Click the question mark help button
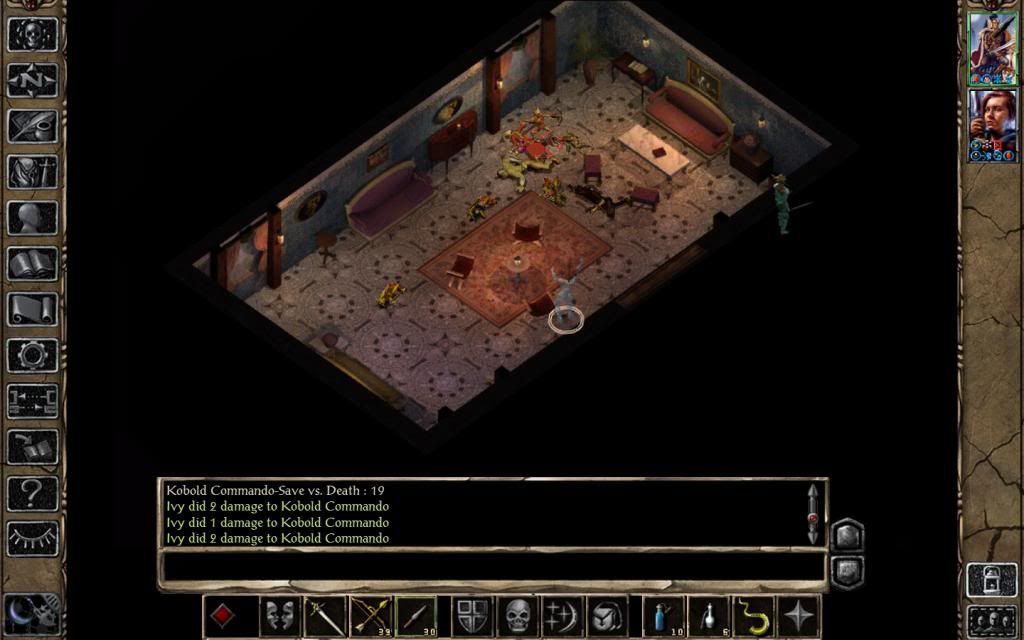The image size is (1024, 640). [x=33, y=493]
